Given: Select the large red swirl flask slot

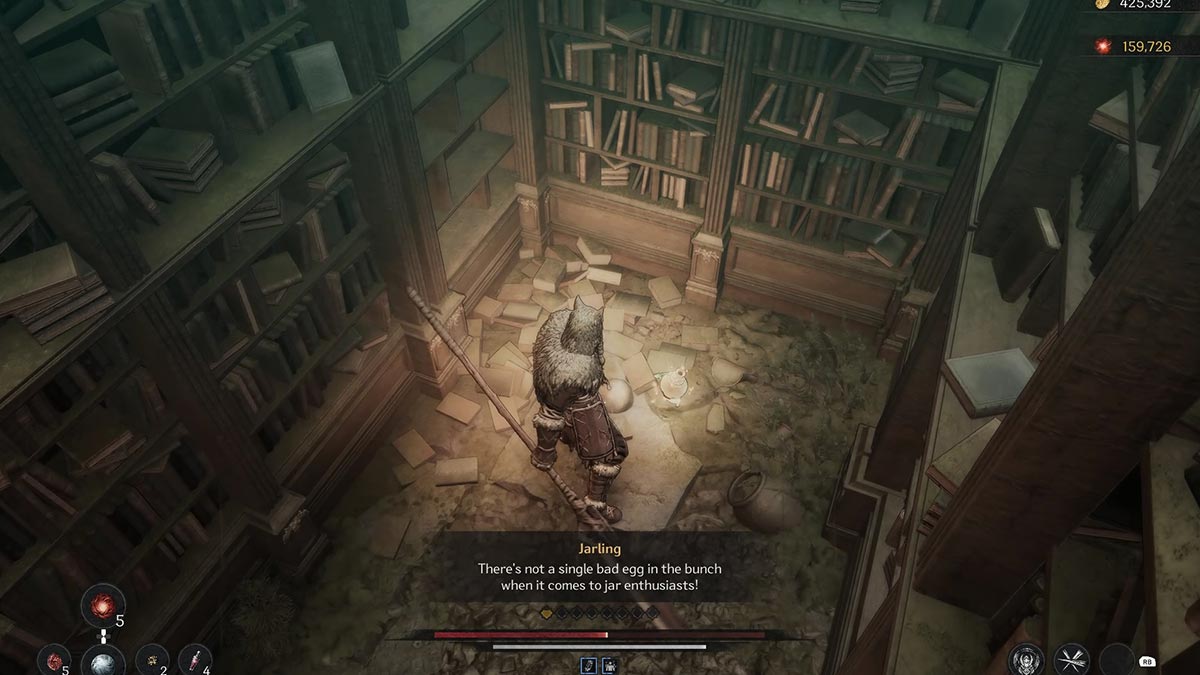Looking at the screenshot, I should click(104, 605).
